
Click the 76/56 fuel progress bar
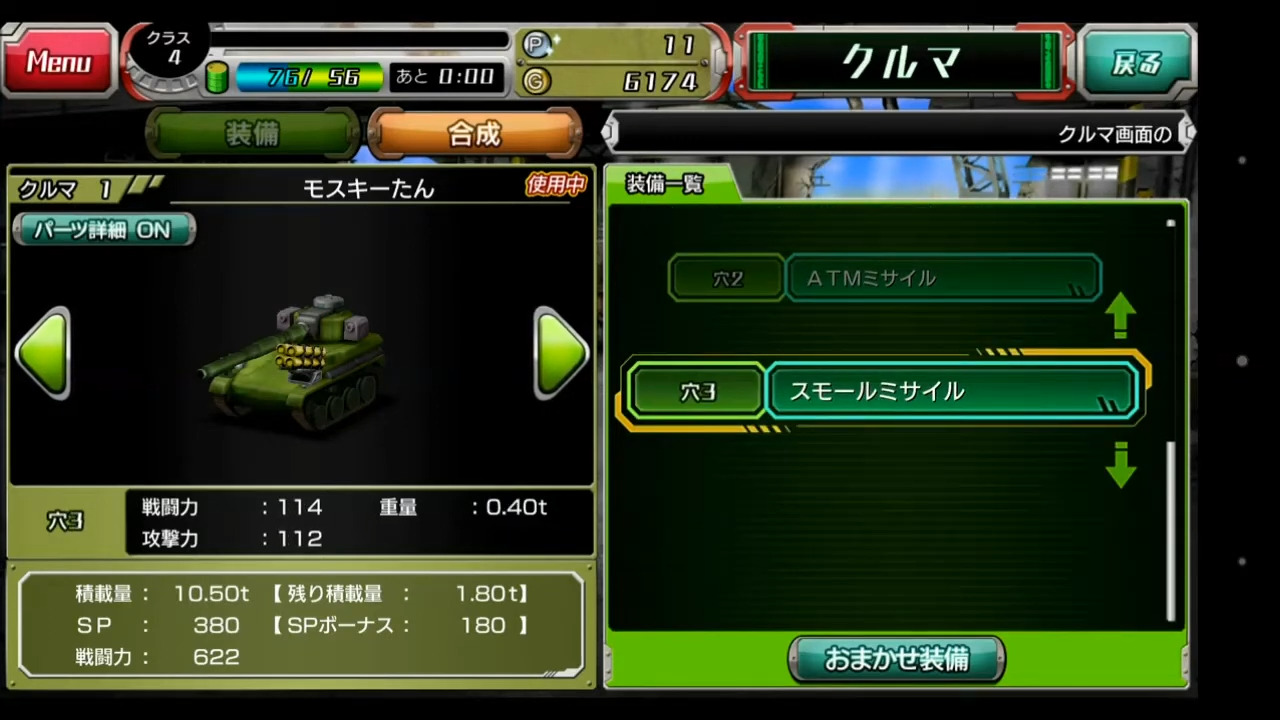310,77
